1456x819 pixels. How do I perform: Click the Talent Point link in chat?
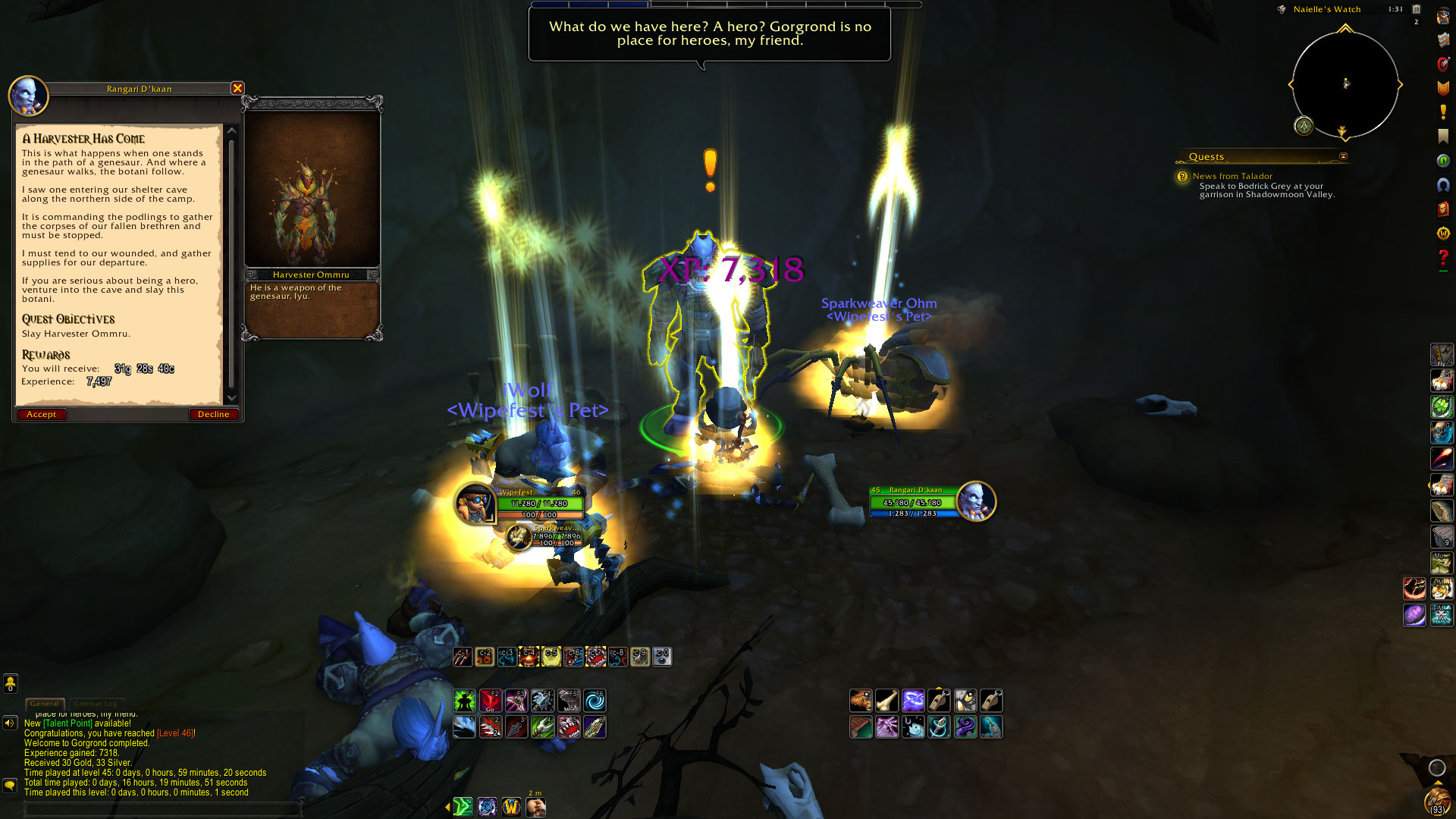pyautogui.click(x=67, y=723)
